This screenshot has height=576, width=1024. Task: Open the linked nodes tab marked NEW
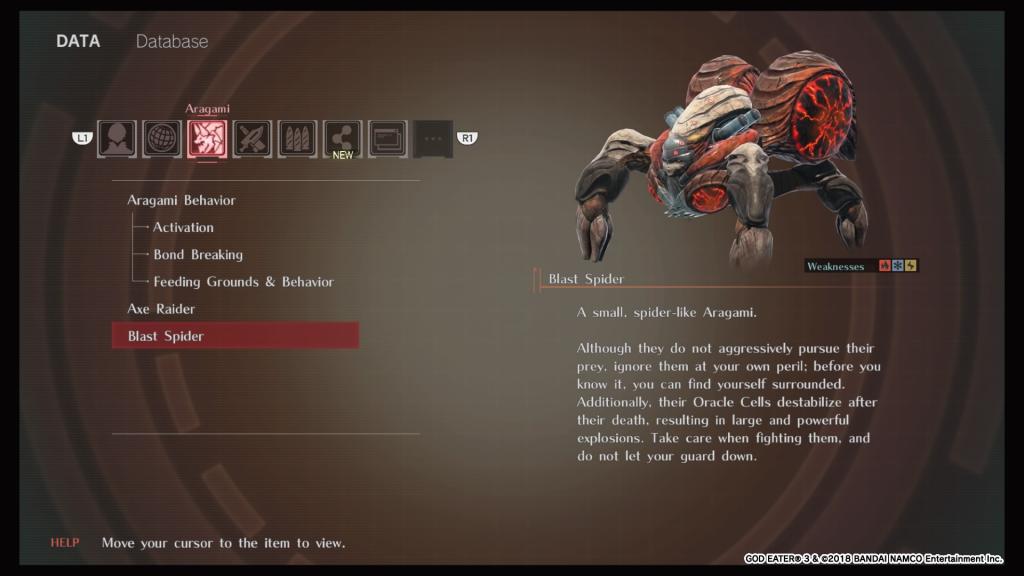click(342, 139)
